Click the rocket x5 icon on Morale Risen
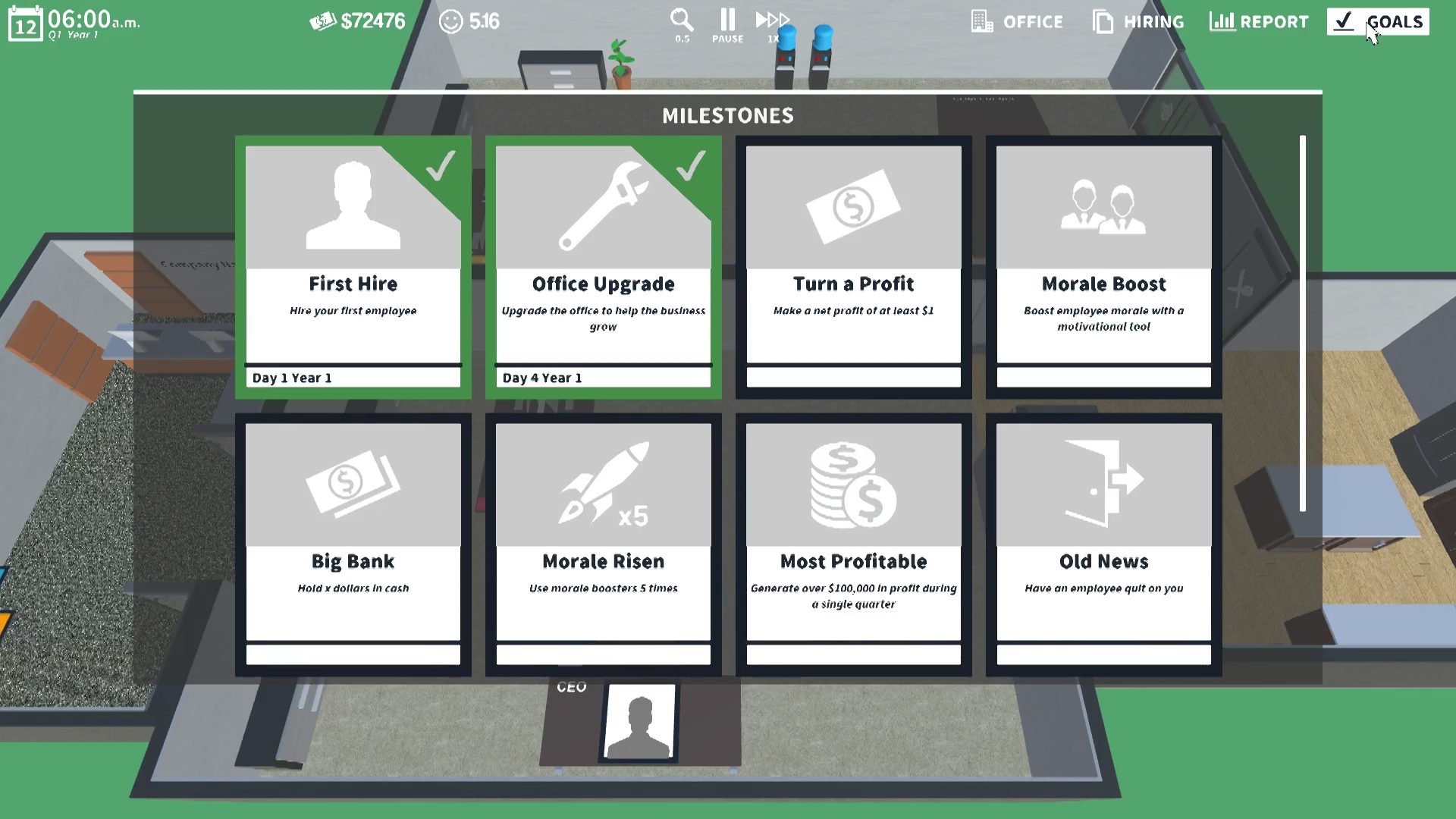The width and height of the screenshot is (1456, 819). pos(603,484)
